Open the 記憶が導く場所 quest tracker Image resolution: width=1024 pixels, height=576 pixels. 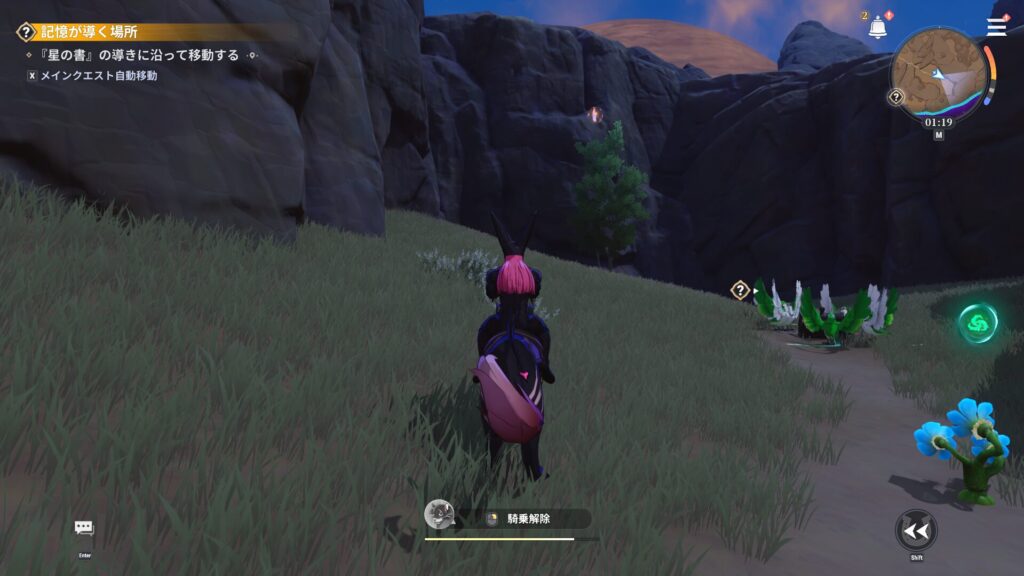(x=90, y=32)
